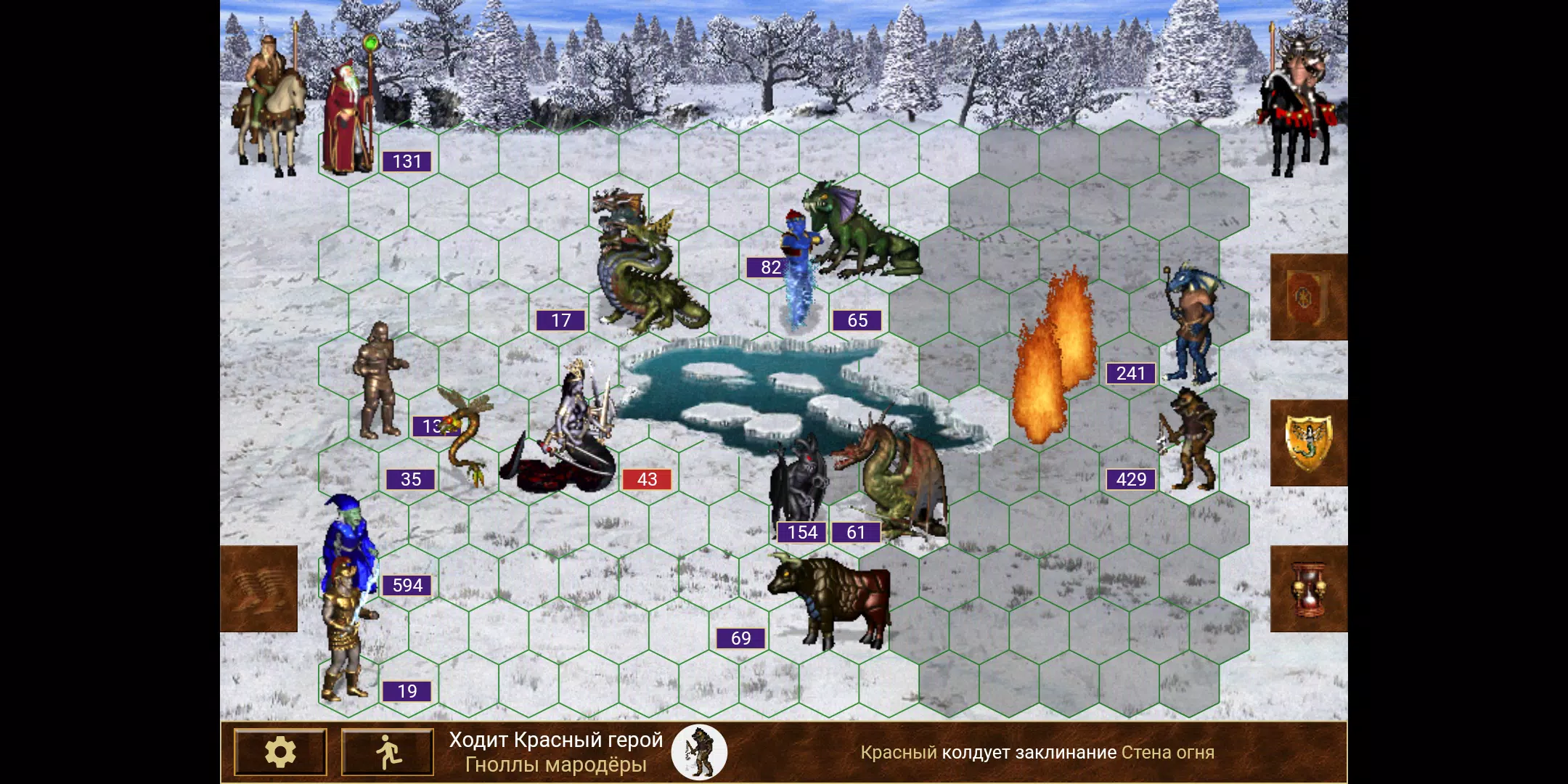
Task: Enable auto-combat with the running figure icon
Action: [x=387, y=751]
